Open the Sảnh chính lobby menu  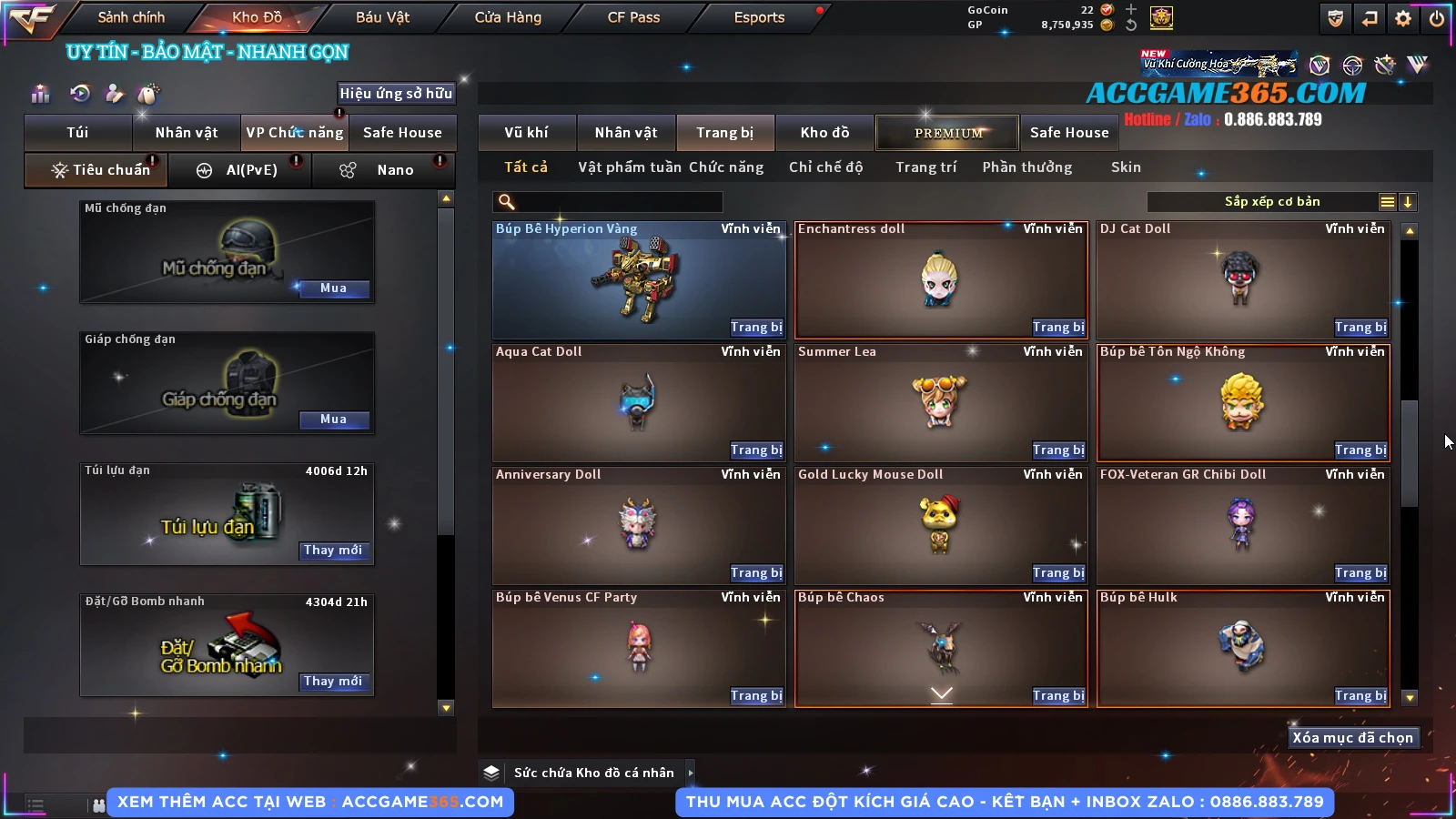[x=131, y=17]
